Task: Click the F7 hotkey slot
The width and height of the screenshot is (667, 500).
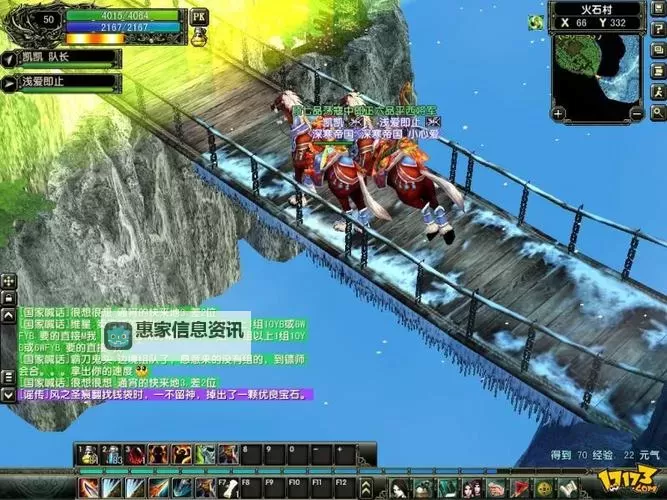Action: (228, 487)
